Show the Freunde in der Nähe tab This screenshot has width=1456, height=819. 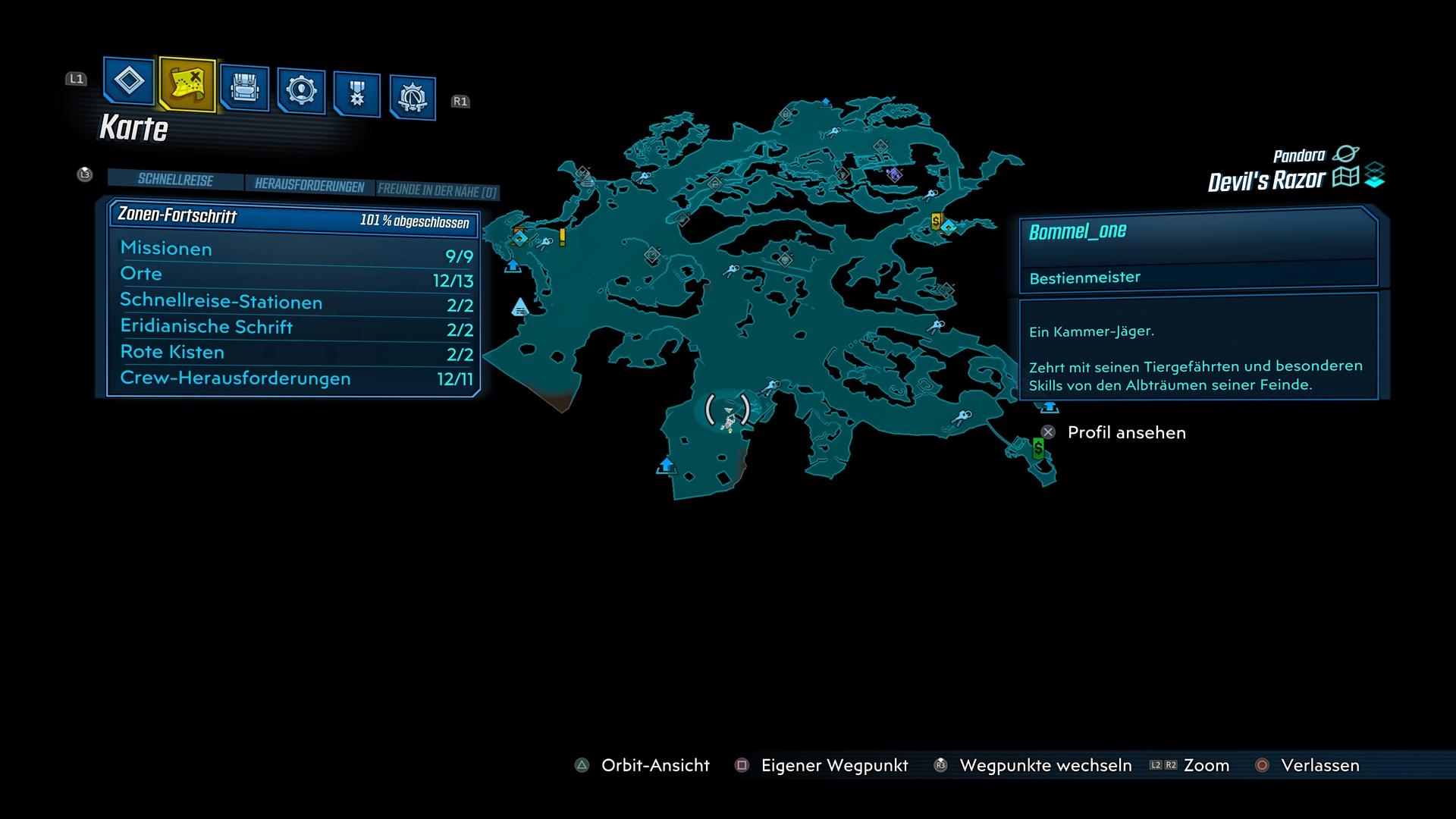(x=437, y=191)
